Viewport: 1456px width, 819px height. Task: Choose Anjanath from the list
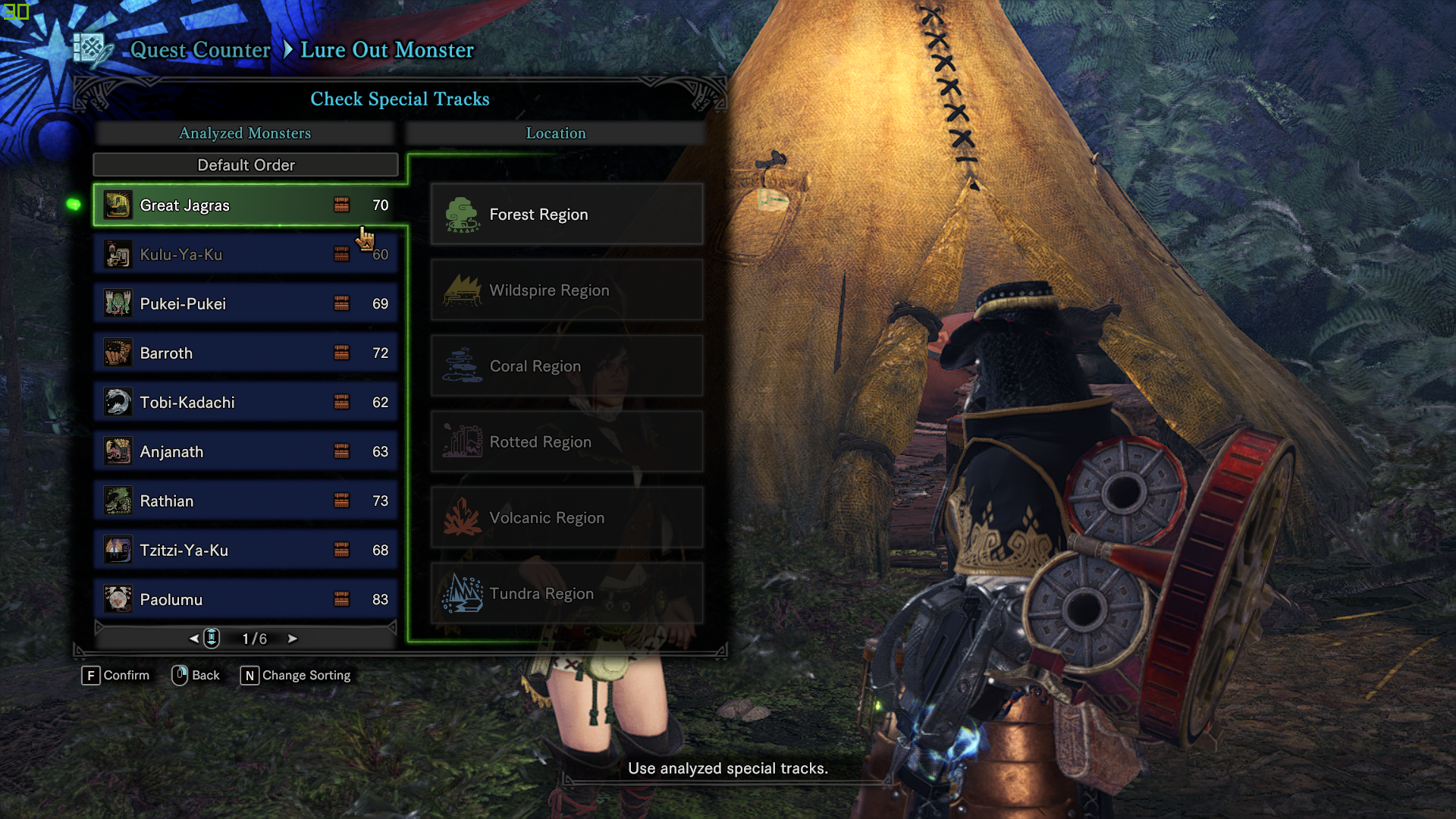coord(246,452)
